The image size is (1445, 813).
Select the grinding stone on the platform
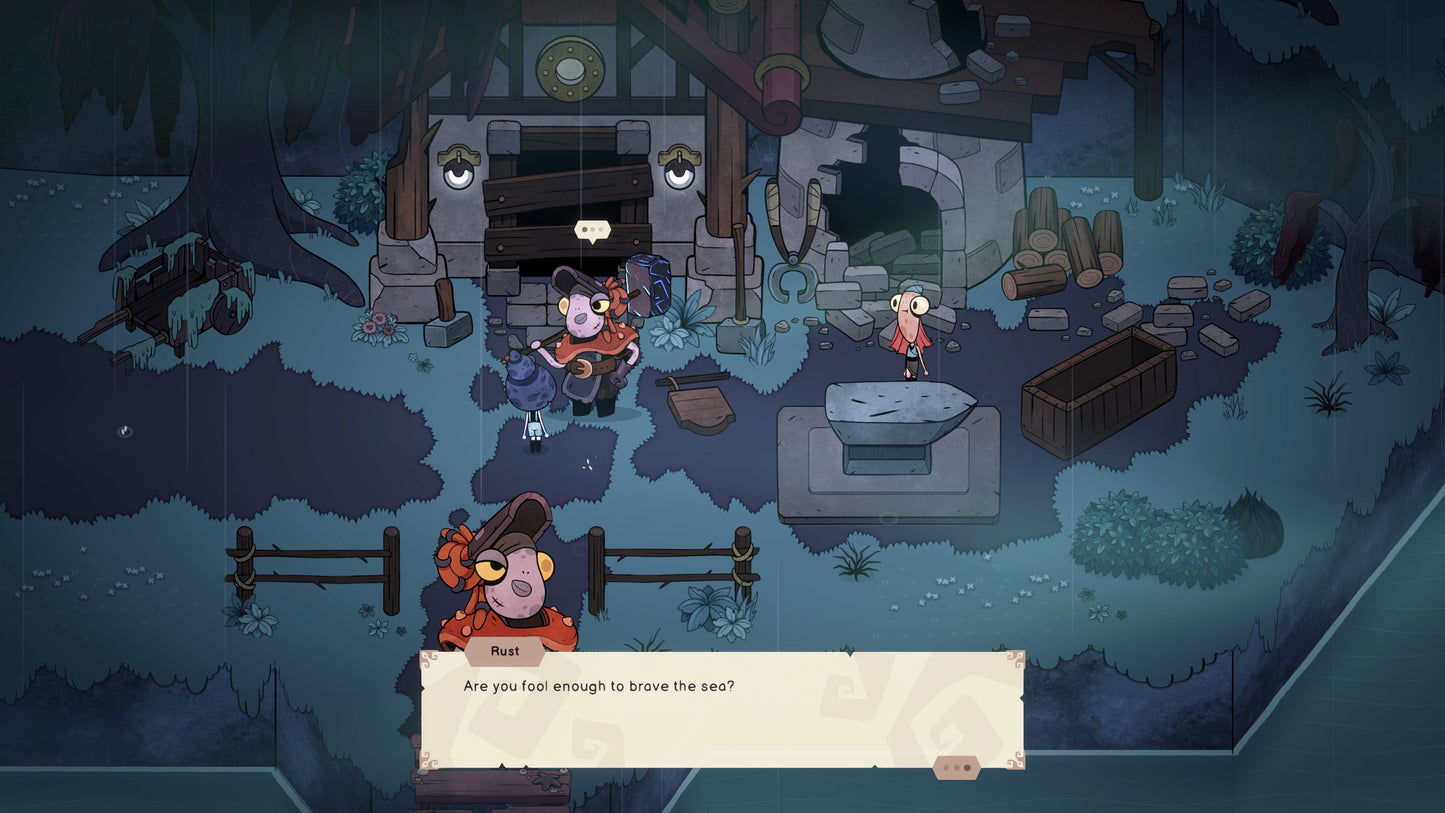click(899, 410)
